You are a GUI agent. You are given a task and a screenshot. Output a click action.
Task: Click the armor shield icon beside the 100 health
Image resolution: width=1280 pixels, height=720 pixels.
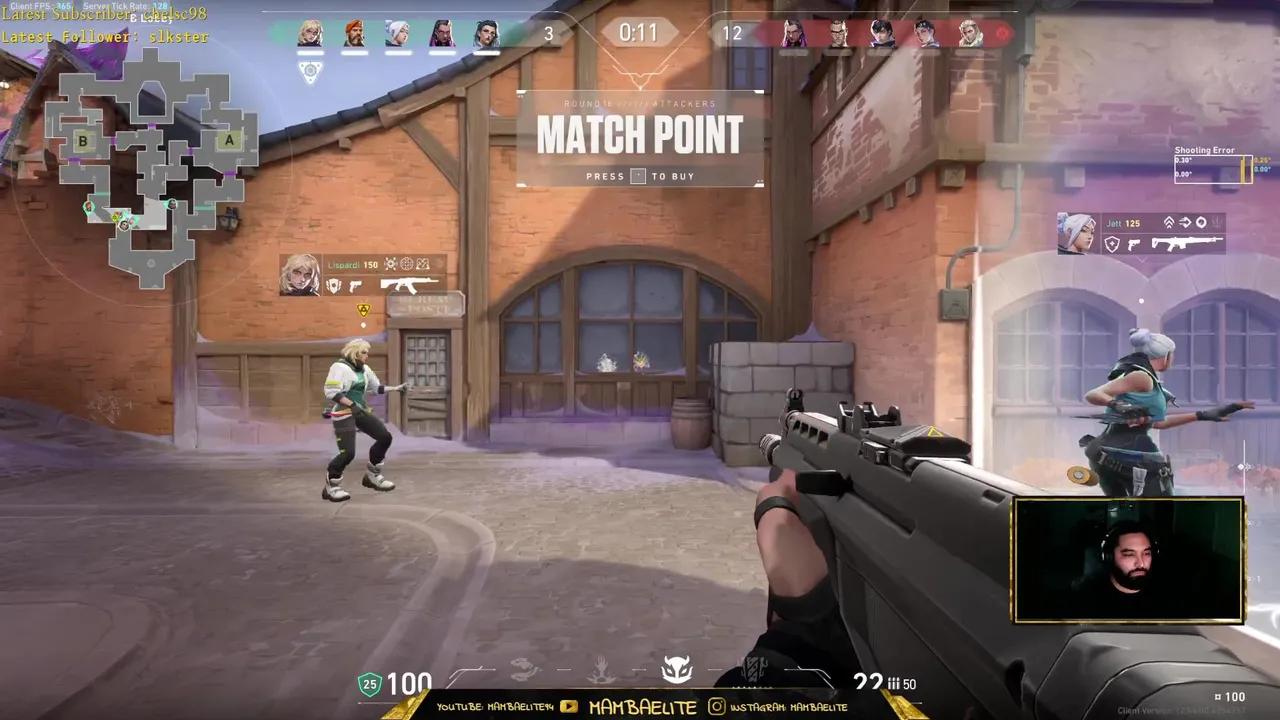point(368,685)
